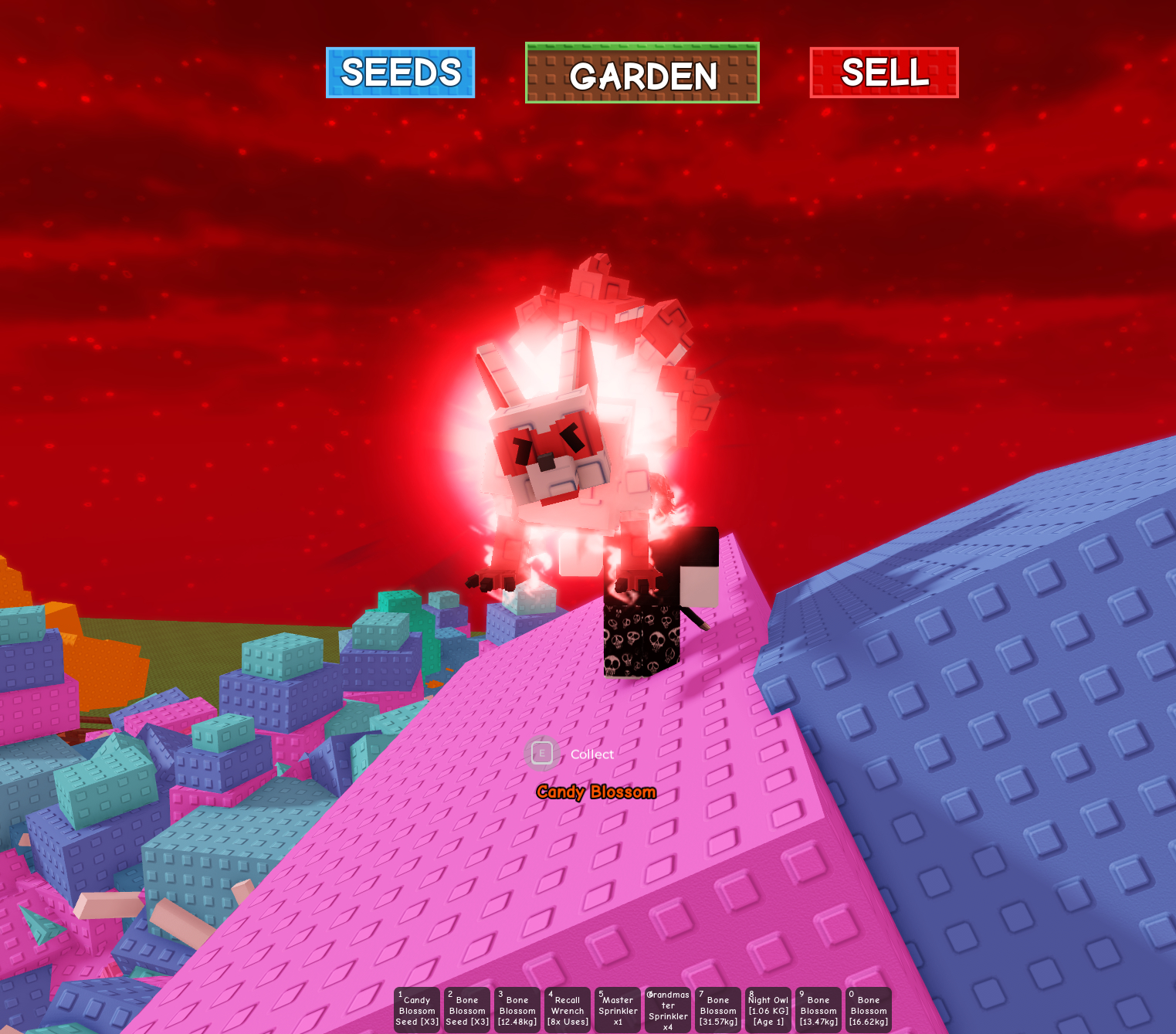Image resolution: width=1176 pixels, height=1034 pixels.
Task: Pick the Grandmaster Sprinkler x4 slot
Action: [x=668, y=1010]
